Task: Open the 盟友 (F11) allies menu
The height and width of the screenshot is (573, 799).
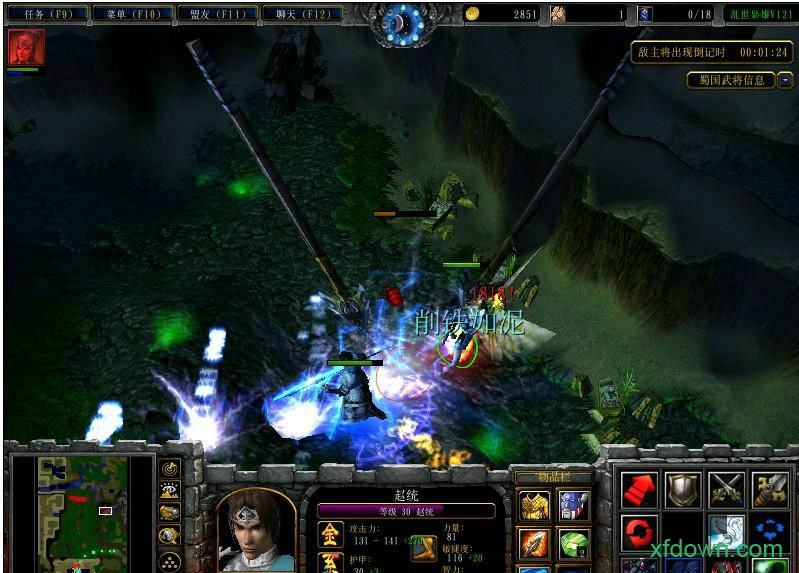Action: click(x=216, y=14)
